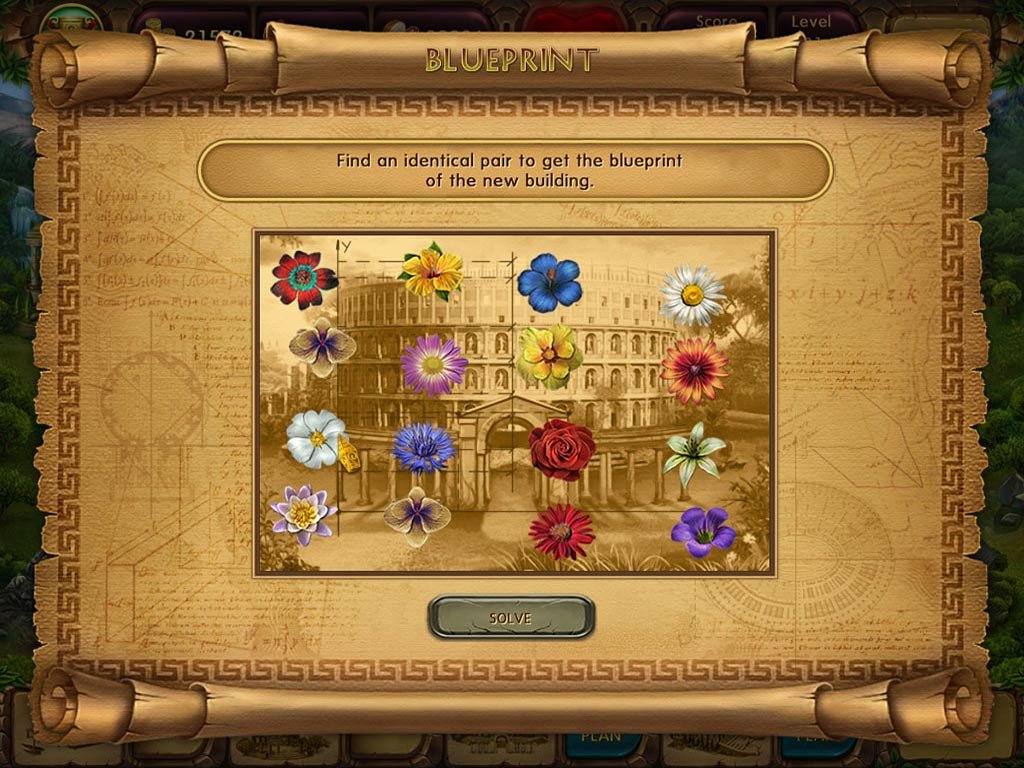
Task: Choose the crimson gerbera daisy
Action: coord(561,531)
